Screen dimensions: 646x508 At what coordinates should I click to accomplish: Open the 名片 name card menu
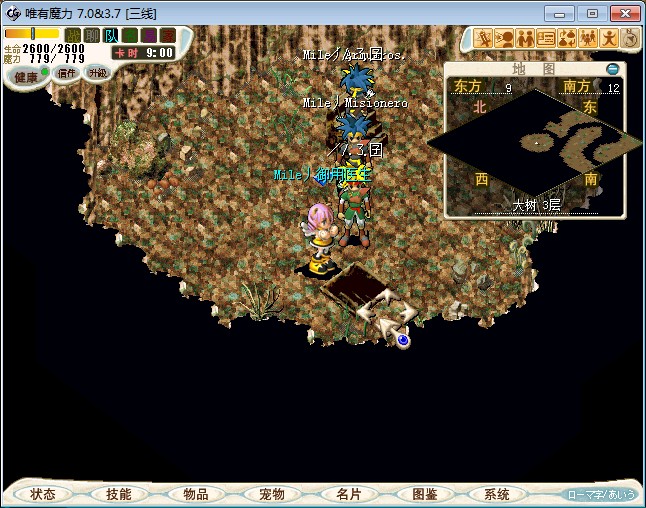pyautogui.click(x=348, y=494)
